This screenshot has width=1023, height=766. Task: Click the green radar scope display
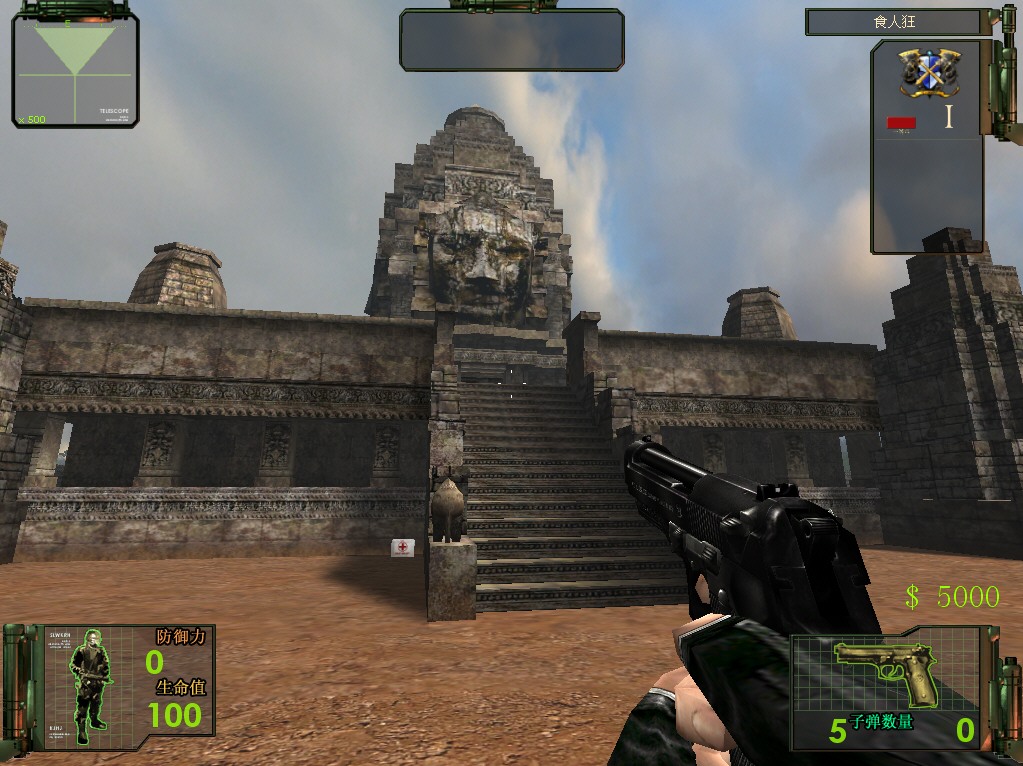75,70
